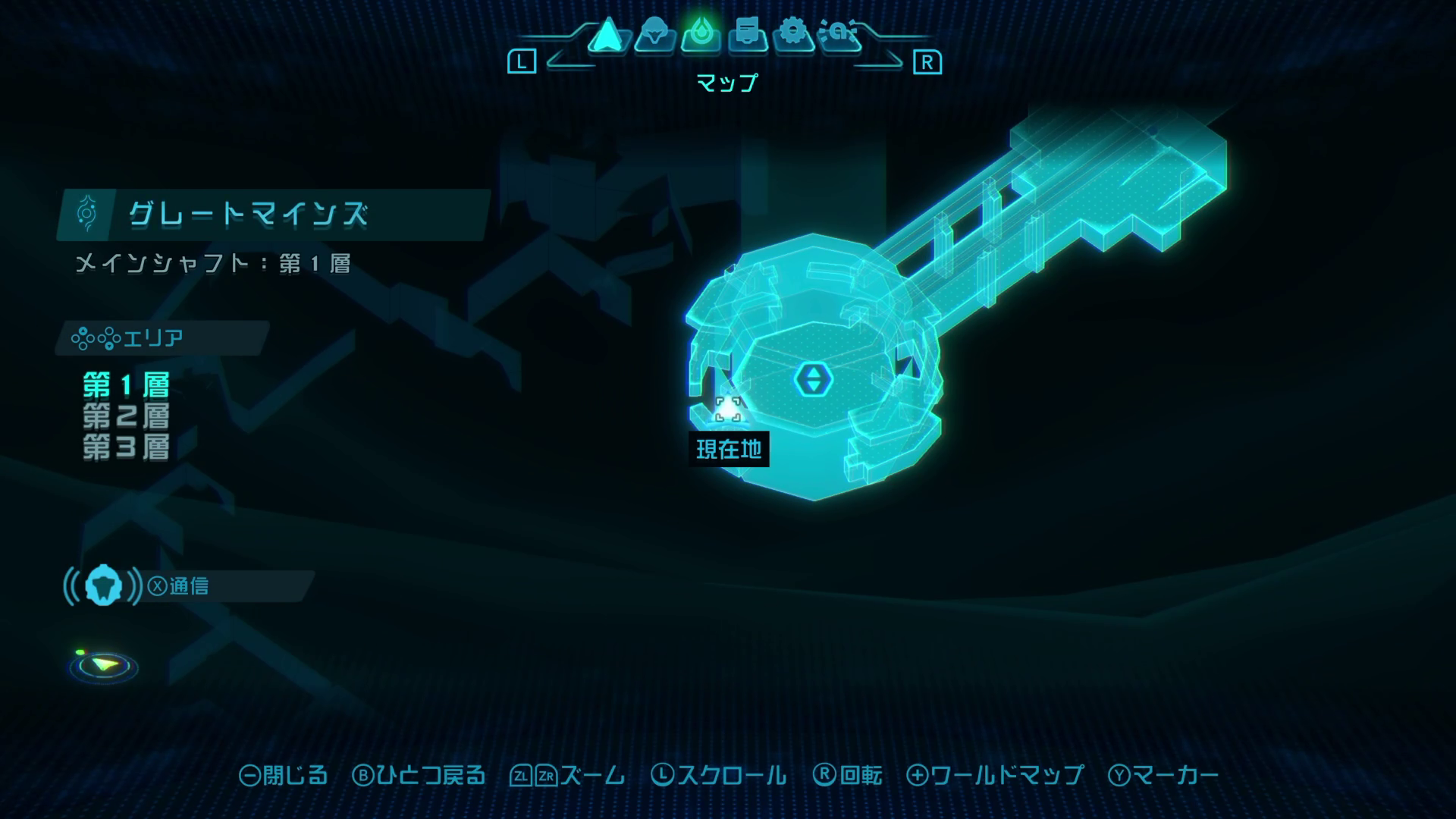Show the 第3層 floor map
Image resolution: width=1456 pixels, height=819 pixels.
[127, 447]
